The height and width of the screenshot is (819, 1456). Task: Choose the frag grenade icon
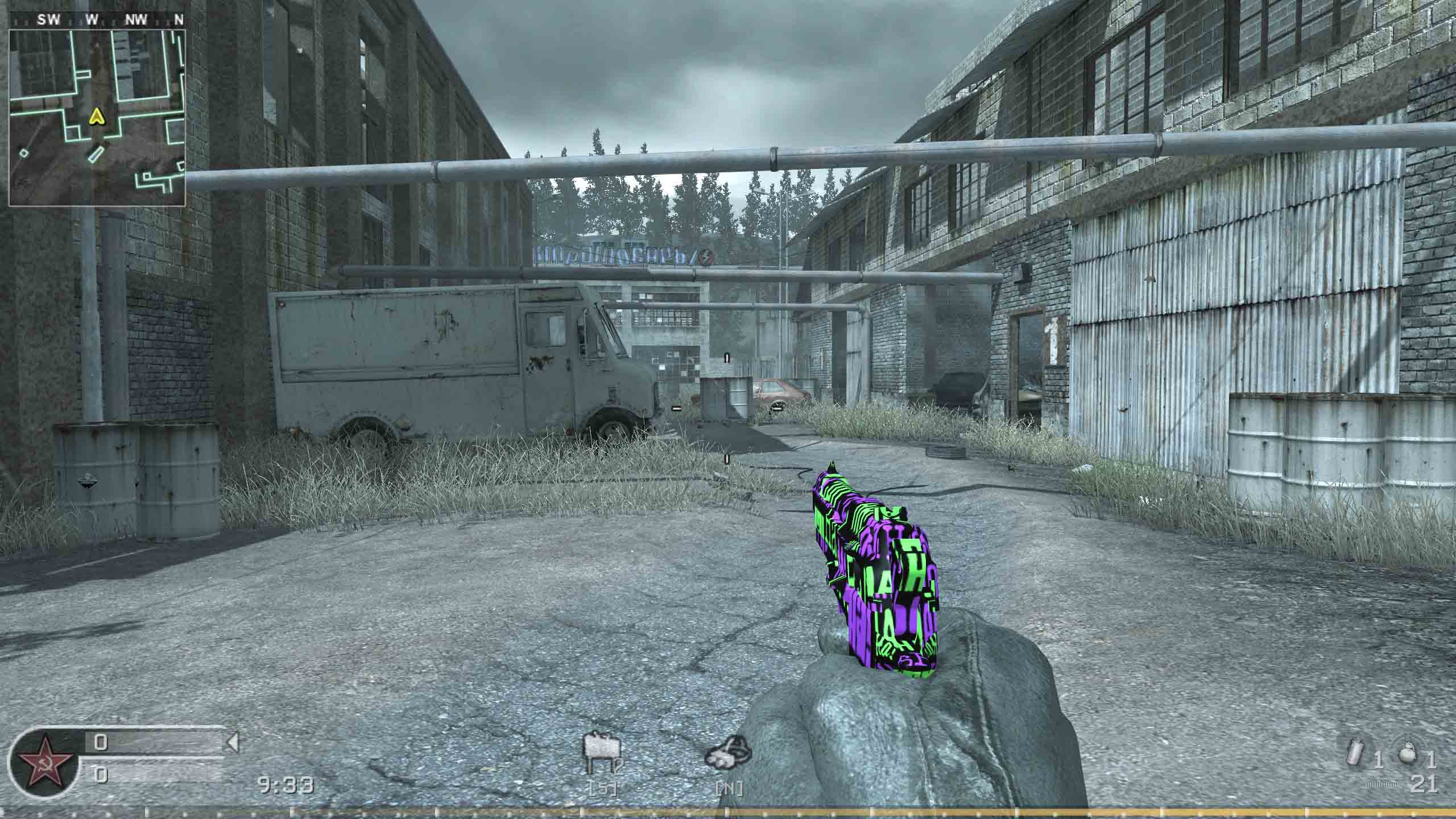1409,756
